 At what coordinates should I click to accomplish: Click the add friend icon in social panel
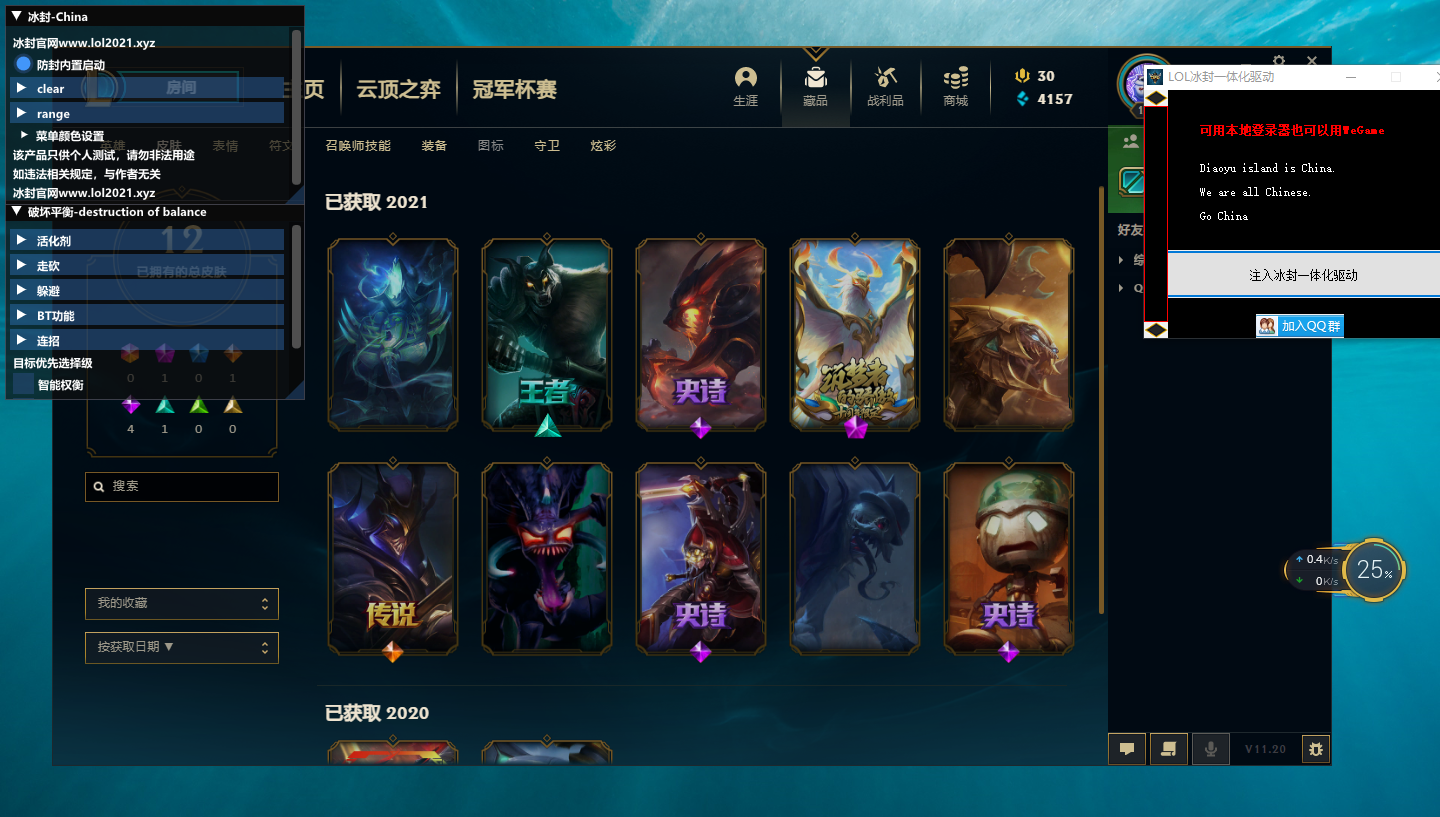point(1130,140)
